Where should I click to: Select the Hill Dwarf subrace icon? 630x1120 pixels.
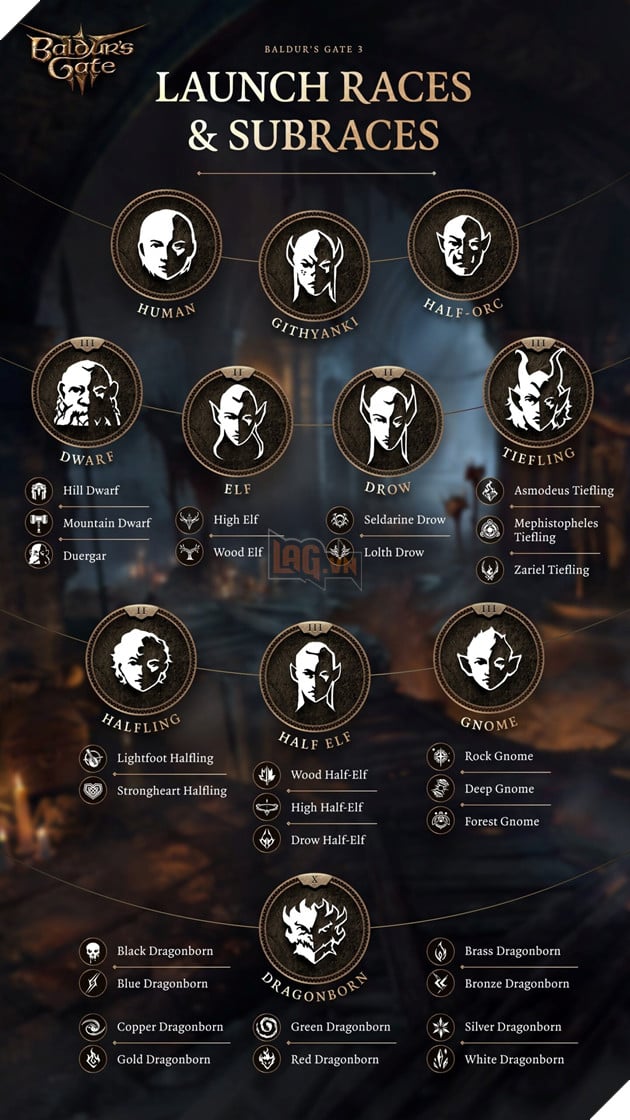pyautogui.click(x=40, y=491)
